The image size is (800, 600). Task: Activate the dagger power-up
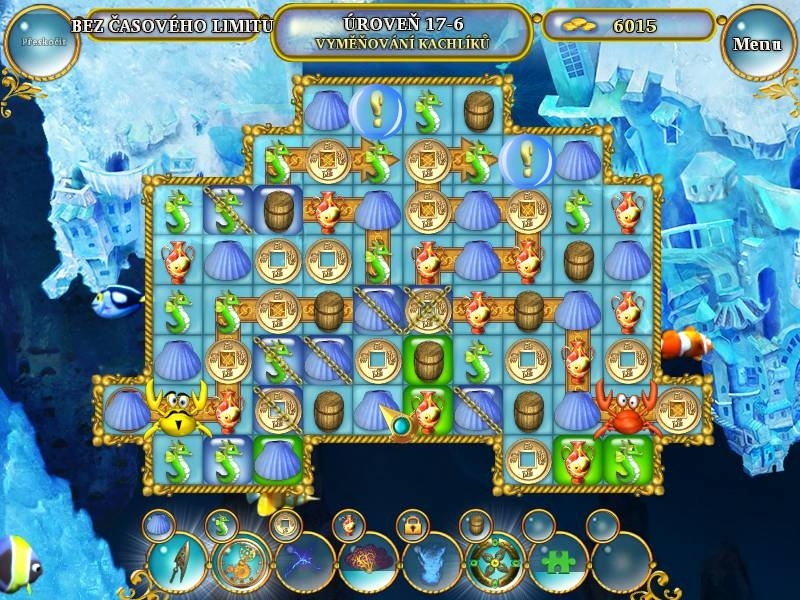(176, 560)
